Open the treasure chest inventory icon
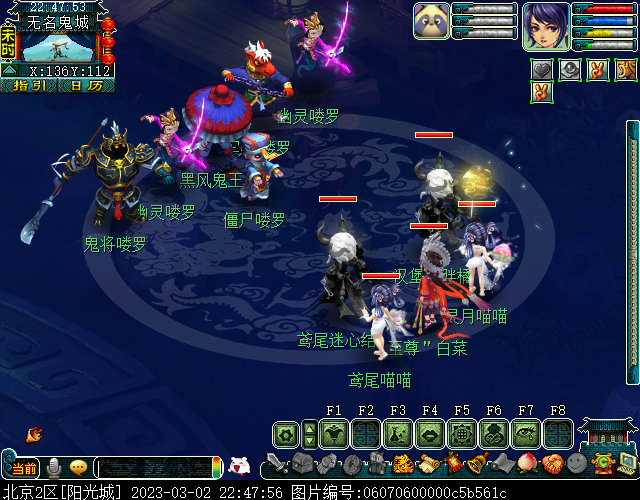The image size is (640, 500). pyautogui.click(x=303, y=464)
